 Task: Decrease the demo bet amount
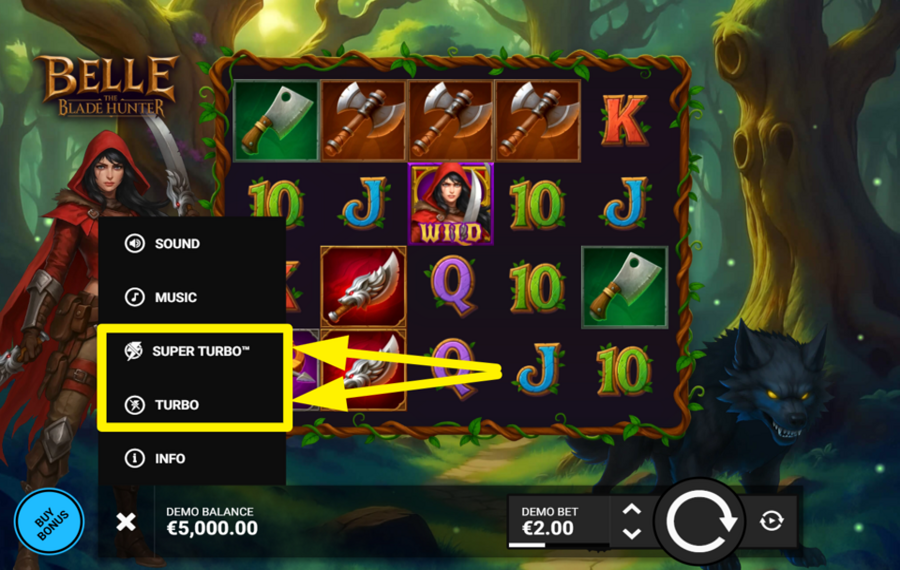631,533
